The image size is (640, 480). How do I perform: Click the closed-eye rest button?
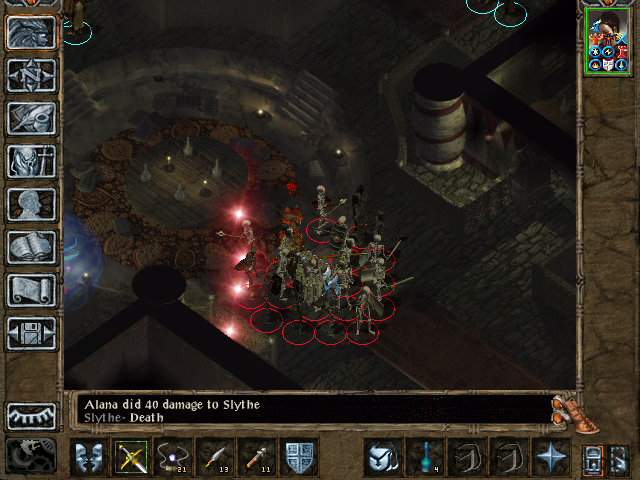pyautogui.click(x=31, y=415)
